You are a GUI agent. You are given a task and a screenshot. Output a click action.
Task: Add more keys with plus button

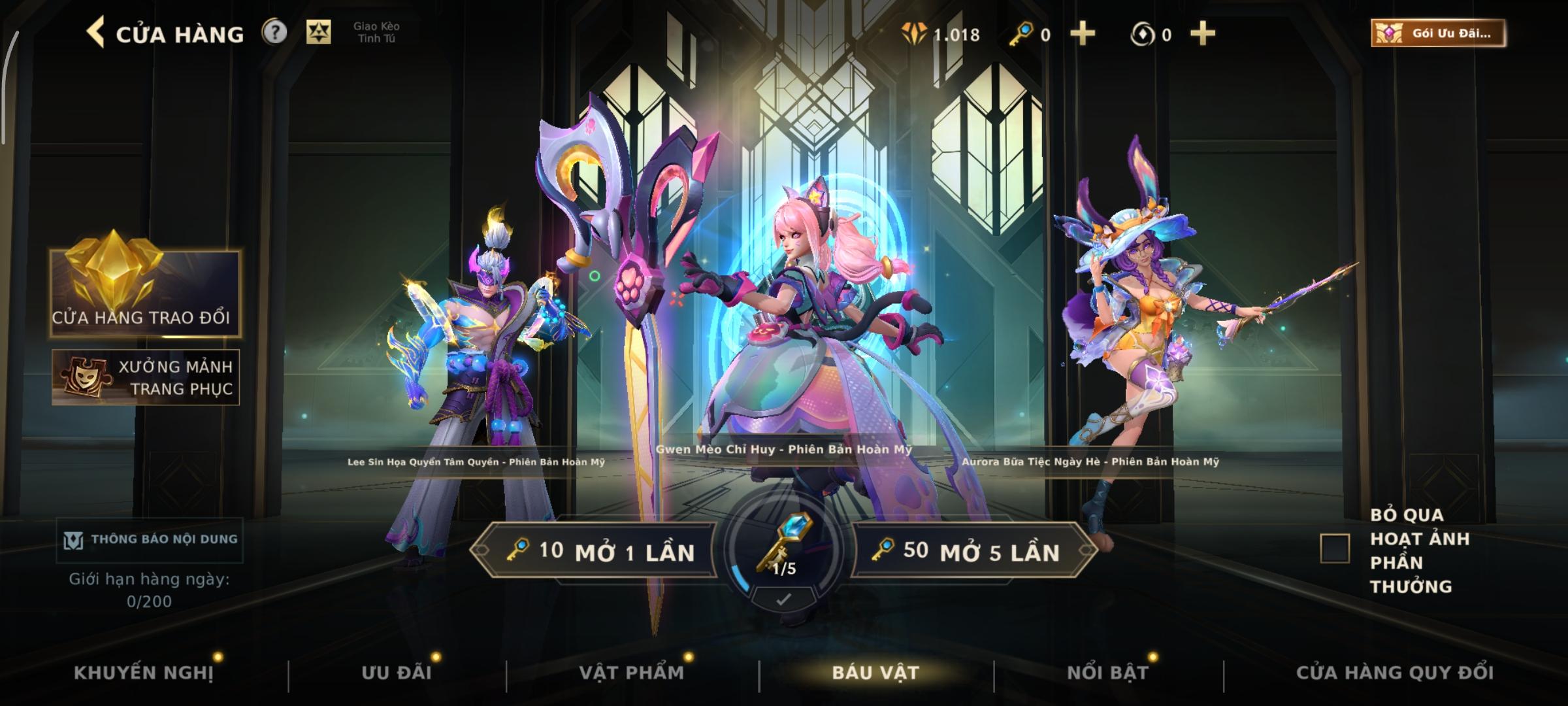(1083, 34)
